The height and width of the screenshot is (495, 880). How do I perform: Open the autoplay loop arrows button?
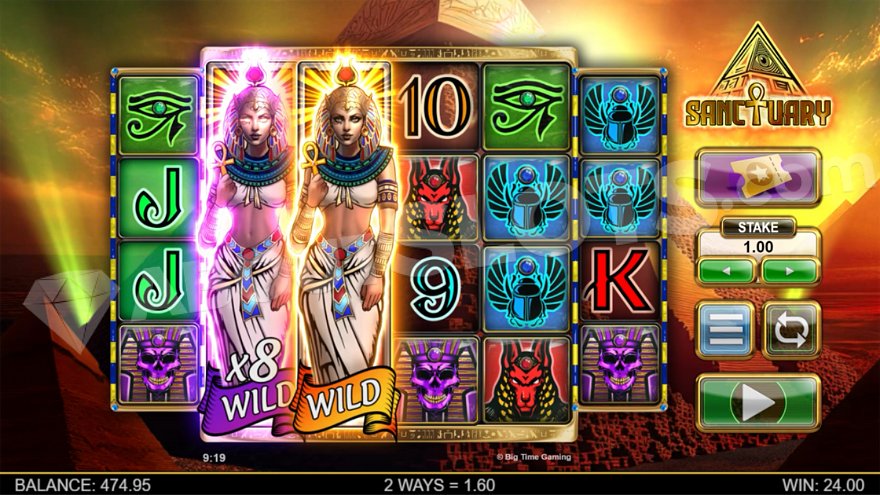click(x=790, y=330)
